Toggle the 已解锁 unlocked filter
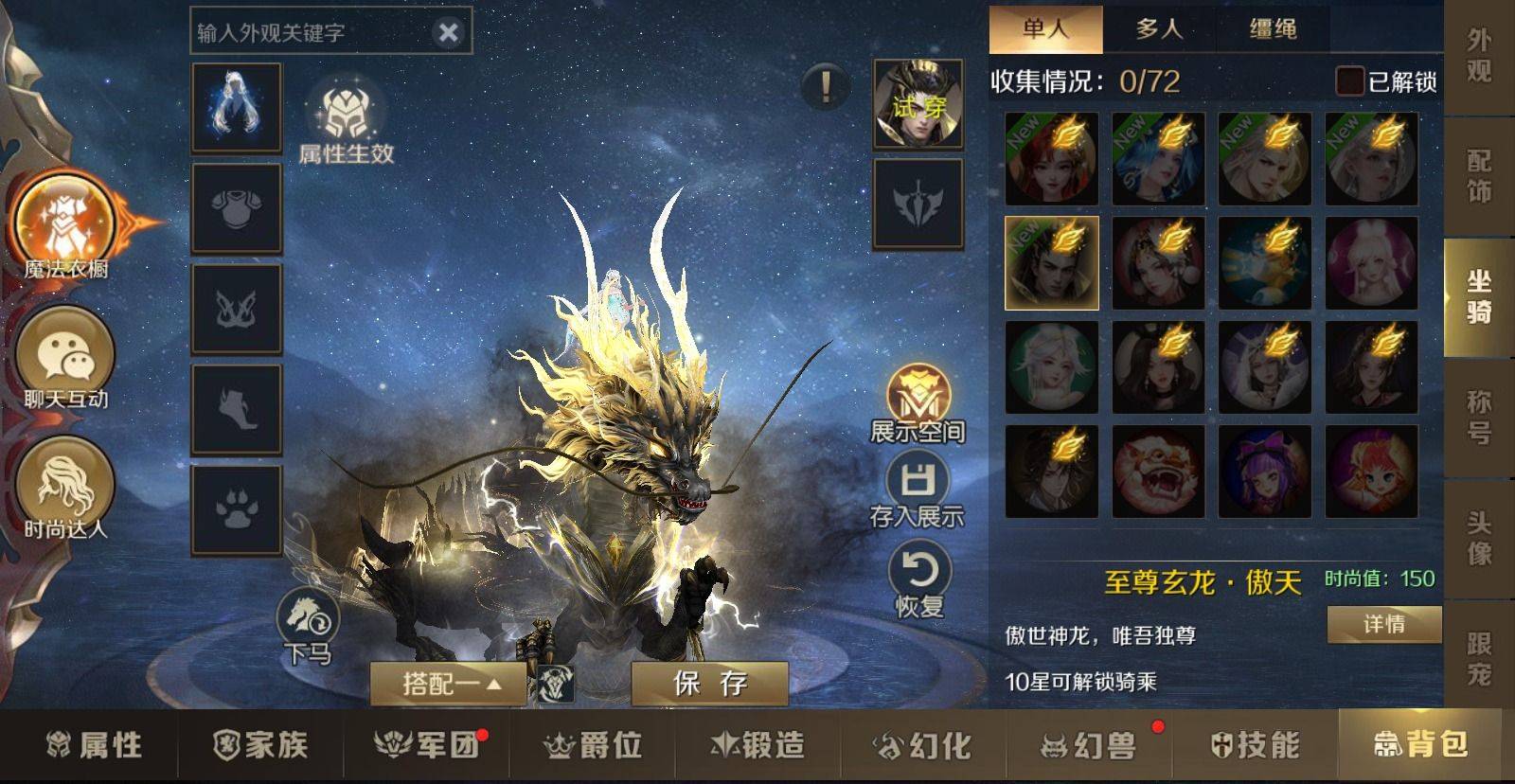This screenshot has height=784, width=1515. [x=1349, y=81]
